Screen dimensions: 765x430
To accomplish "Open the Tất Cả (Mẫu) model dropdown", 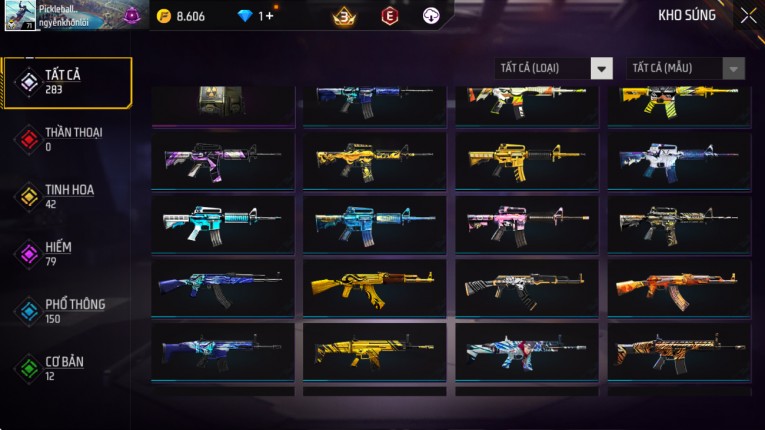I will (x=685, y=68).
